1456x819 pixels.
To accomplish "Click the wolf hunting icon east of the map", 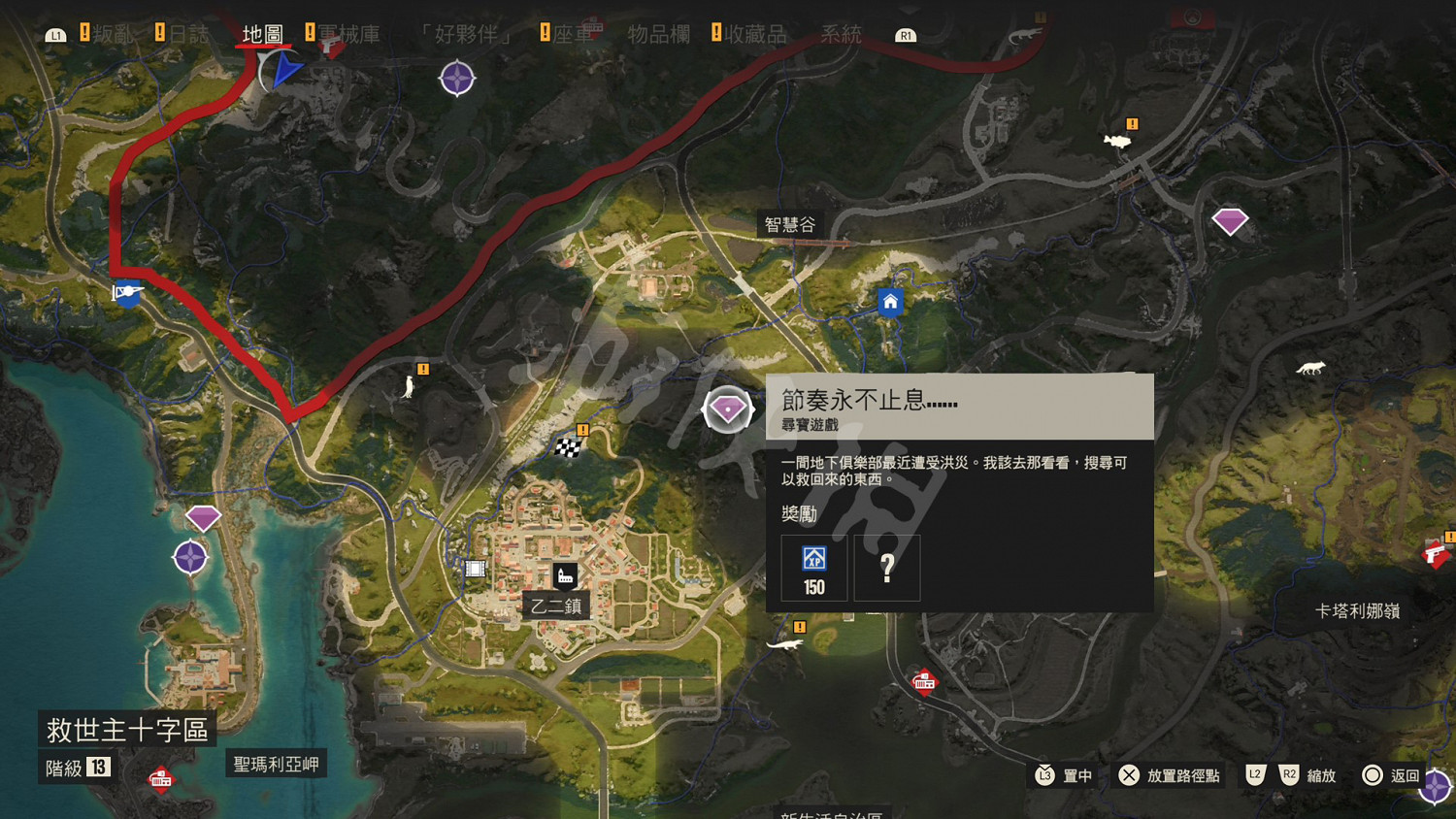I will click(x=1312, y=367).
